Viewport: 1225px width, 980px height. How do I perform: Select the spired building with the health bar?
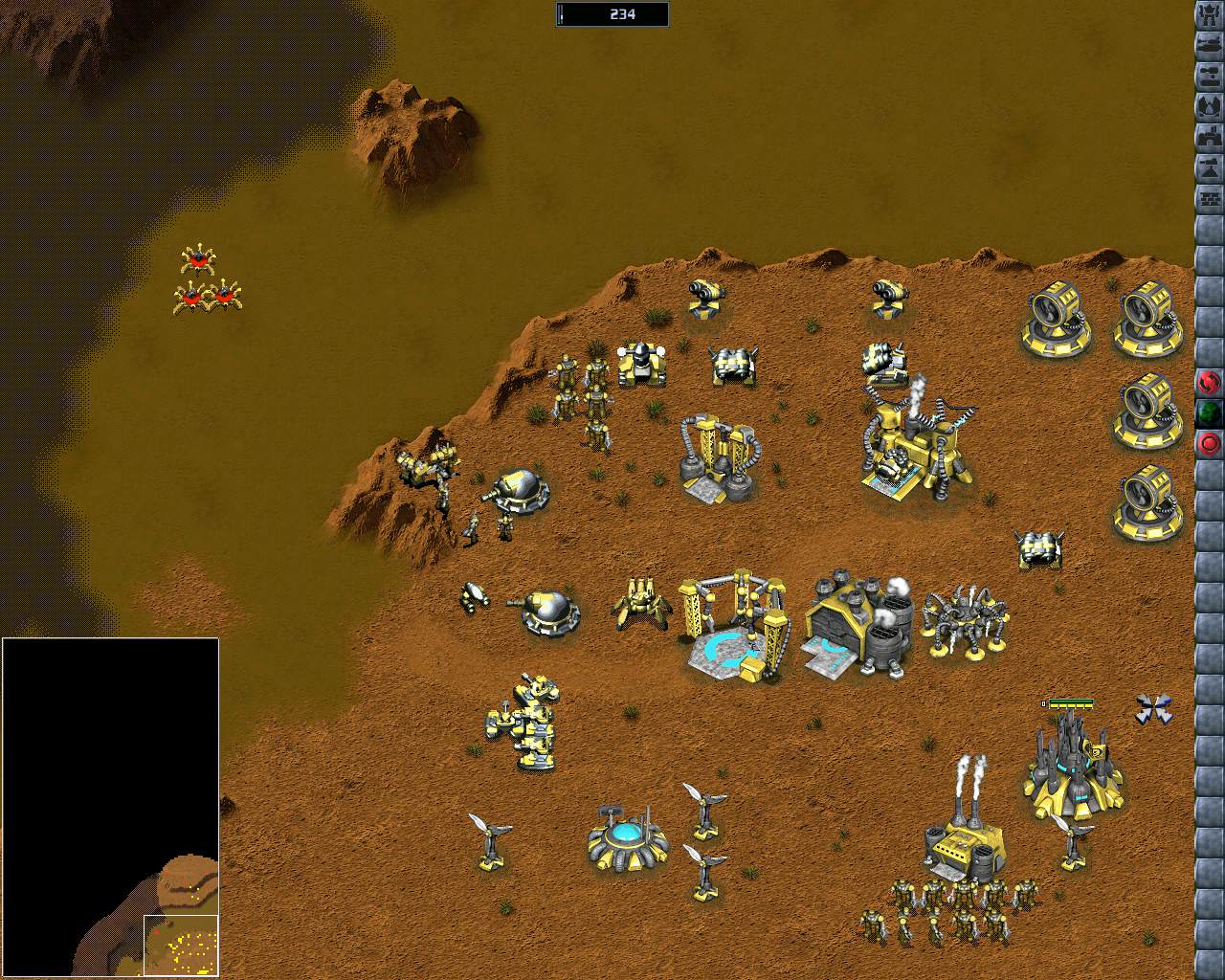point(1072,766)
